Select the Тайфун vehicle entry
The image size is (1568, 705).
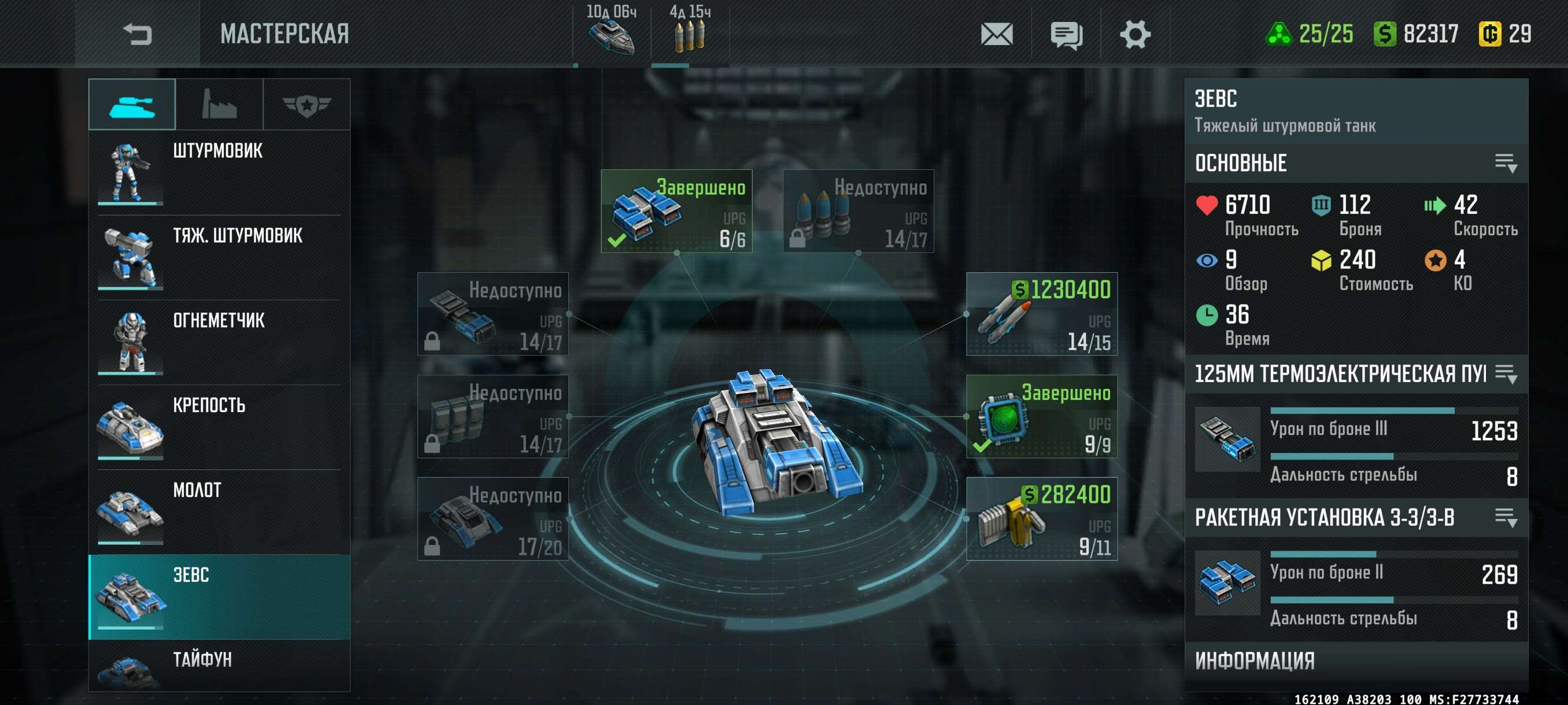click(219, 666)
